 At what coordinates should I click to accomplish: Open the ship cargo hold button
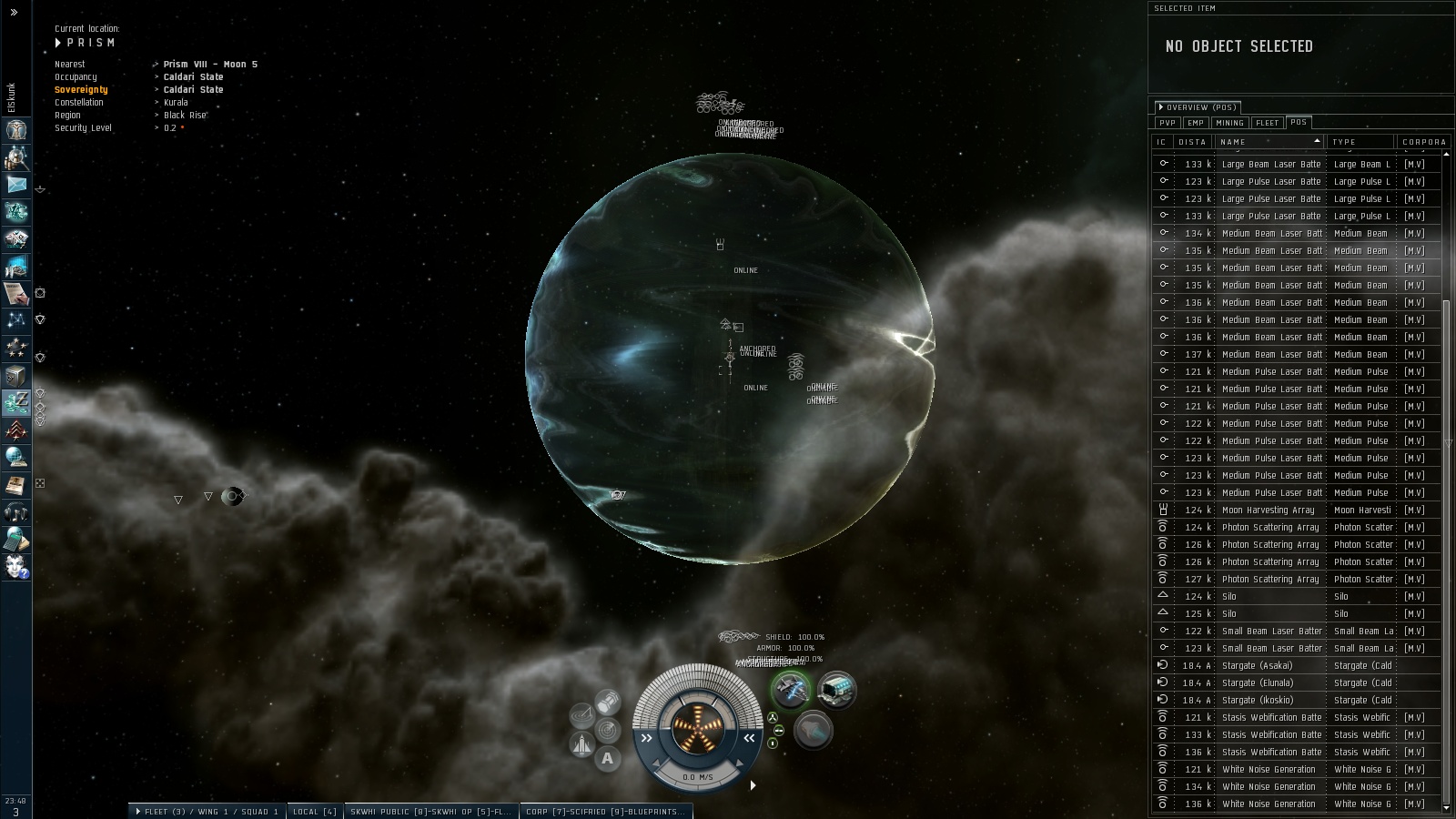tap(607, 702)
